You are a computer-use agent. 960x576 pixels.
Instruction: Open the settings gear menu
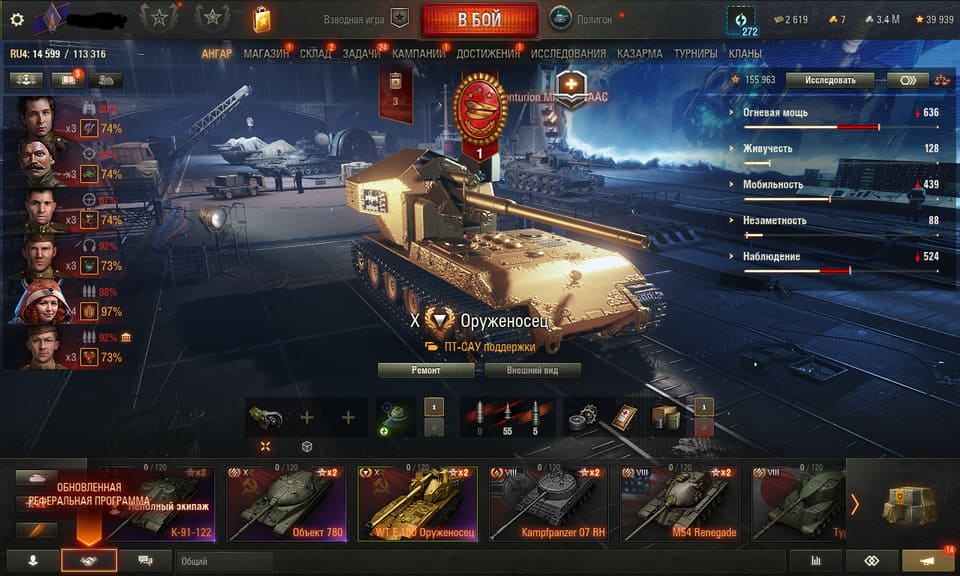[x=16, y=19]
